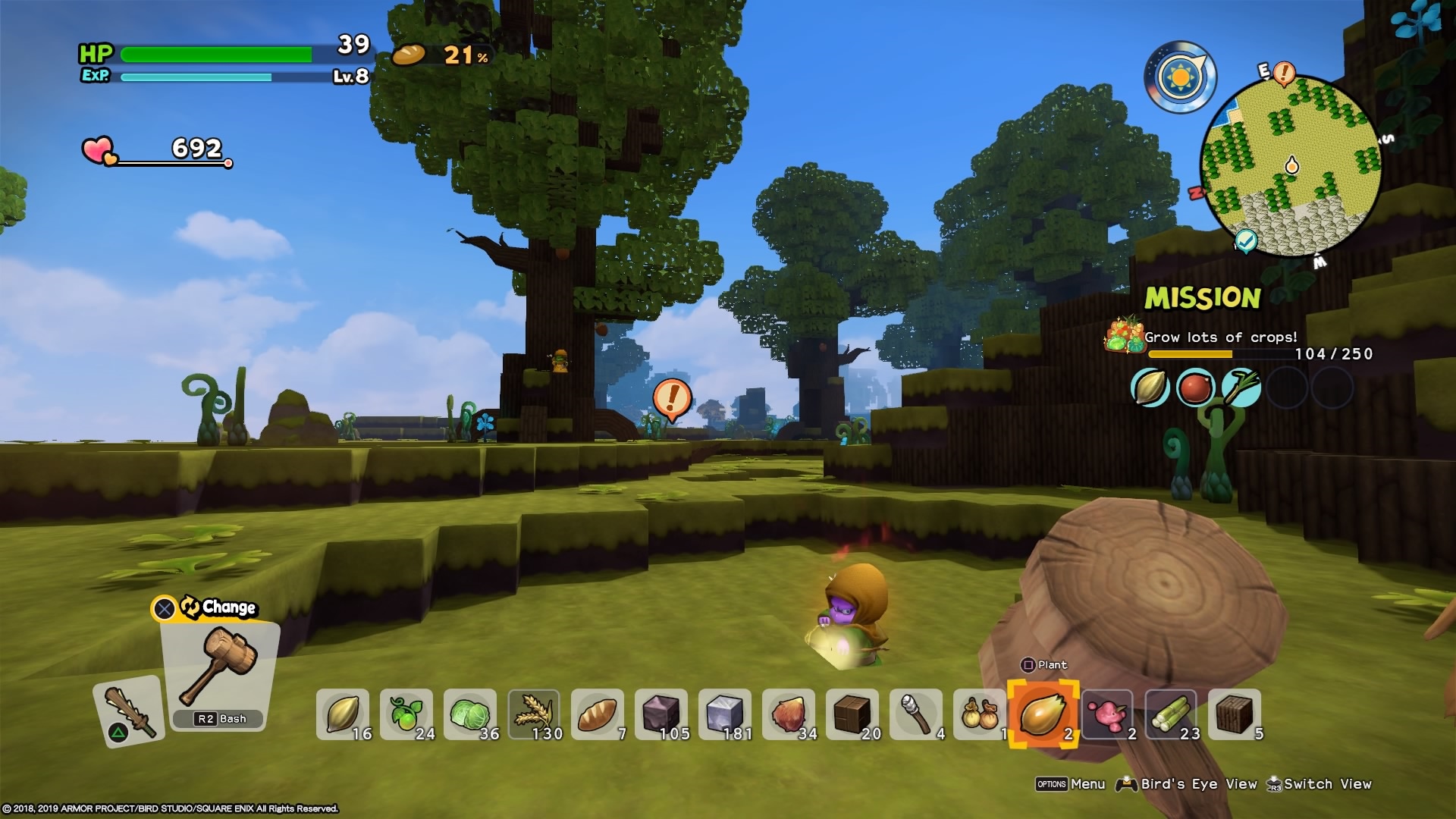1456x819 pixels.
Task: Click the red tomato crop mission icon
Action: click(x=1195, y=388)
